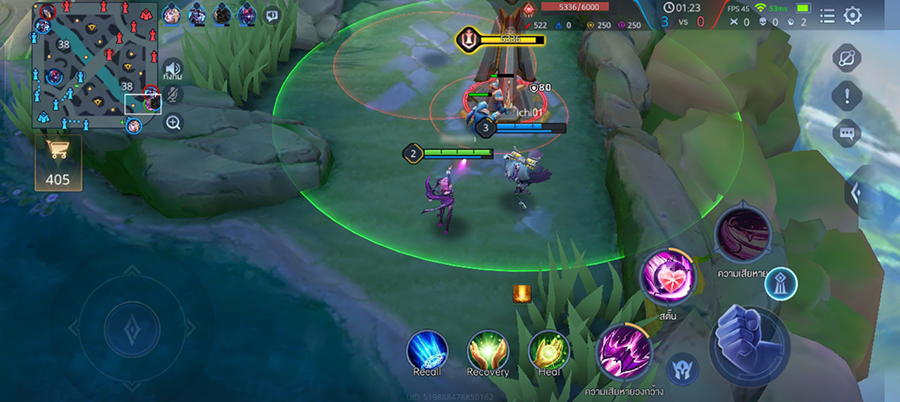The image size is (900, 402).
Task: Expand the side panel arrow
Action: 857,192
